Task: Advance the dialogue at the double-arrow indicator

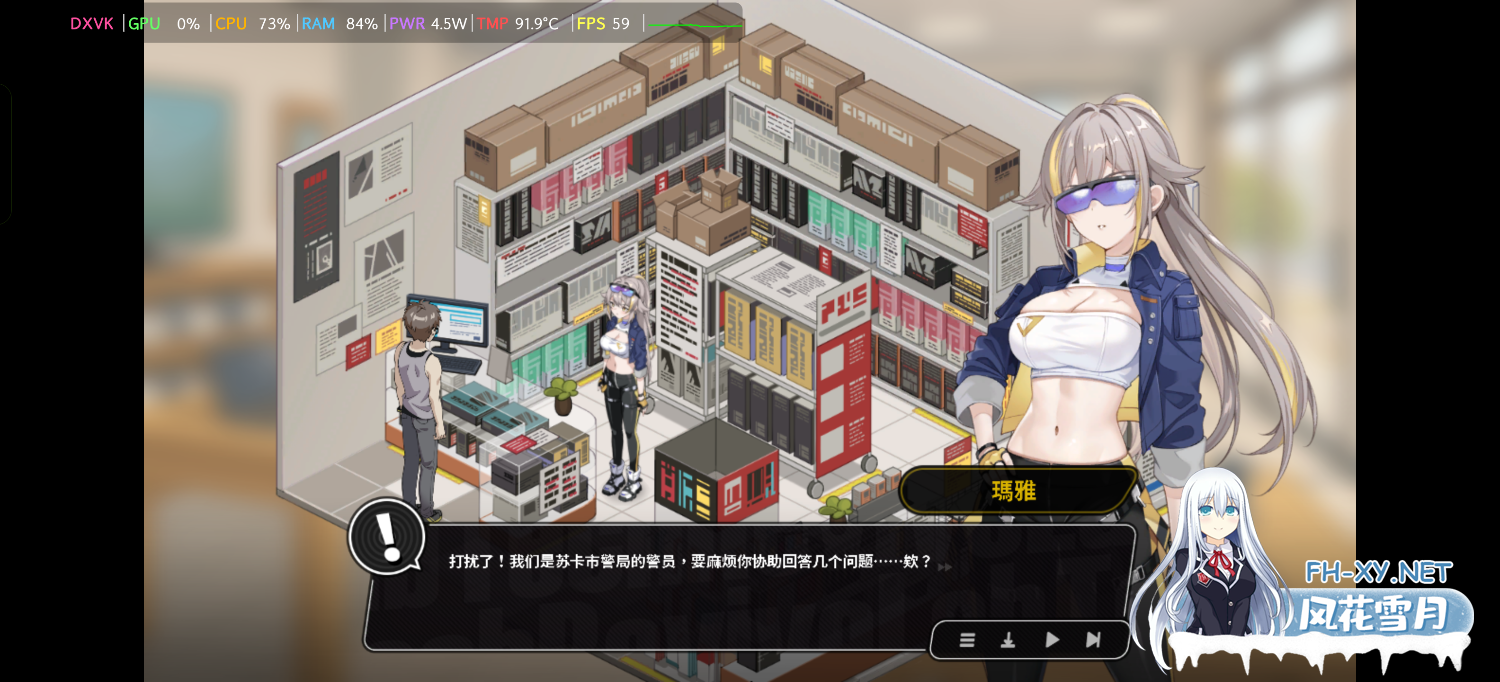Action: [945, 567]
